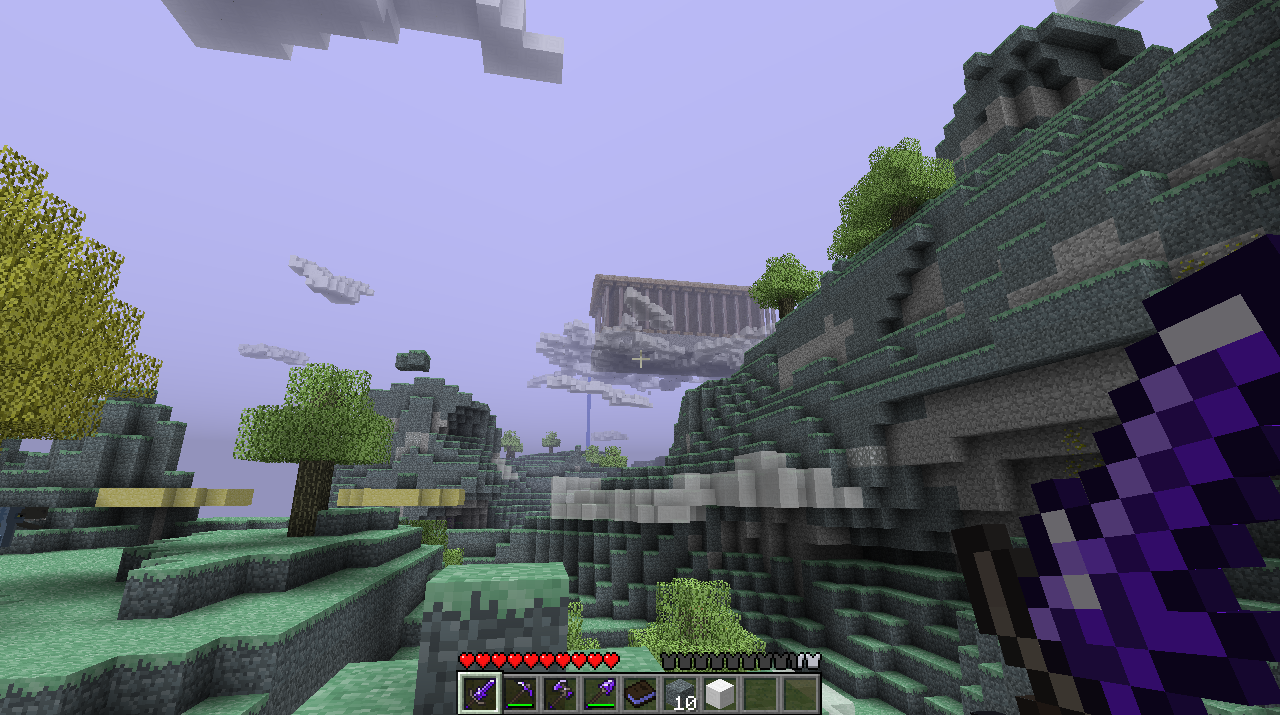1280x715 pixels.
Task: Select the white cloud block slot
Action: tap(719, 693)
